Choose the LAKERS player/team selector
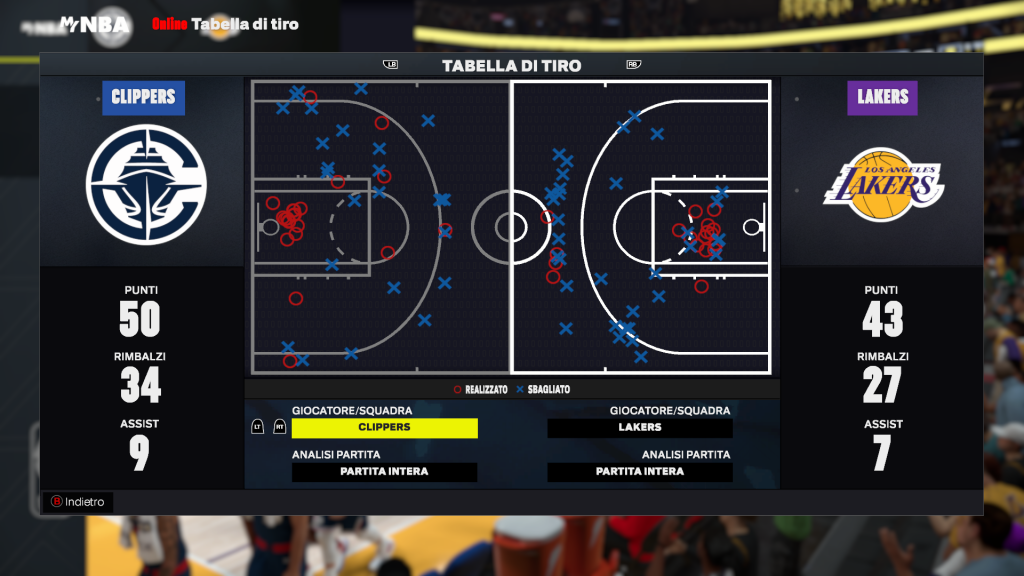Screen dimensions: 1024x576 pyautogui.click(x=640, y=427)
